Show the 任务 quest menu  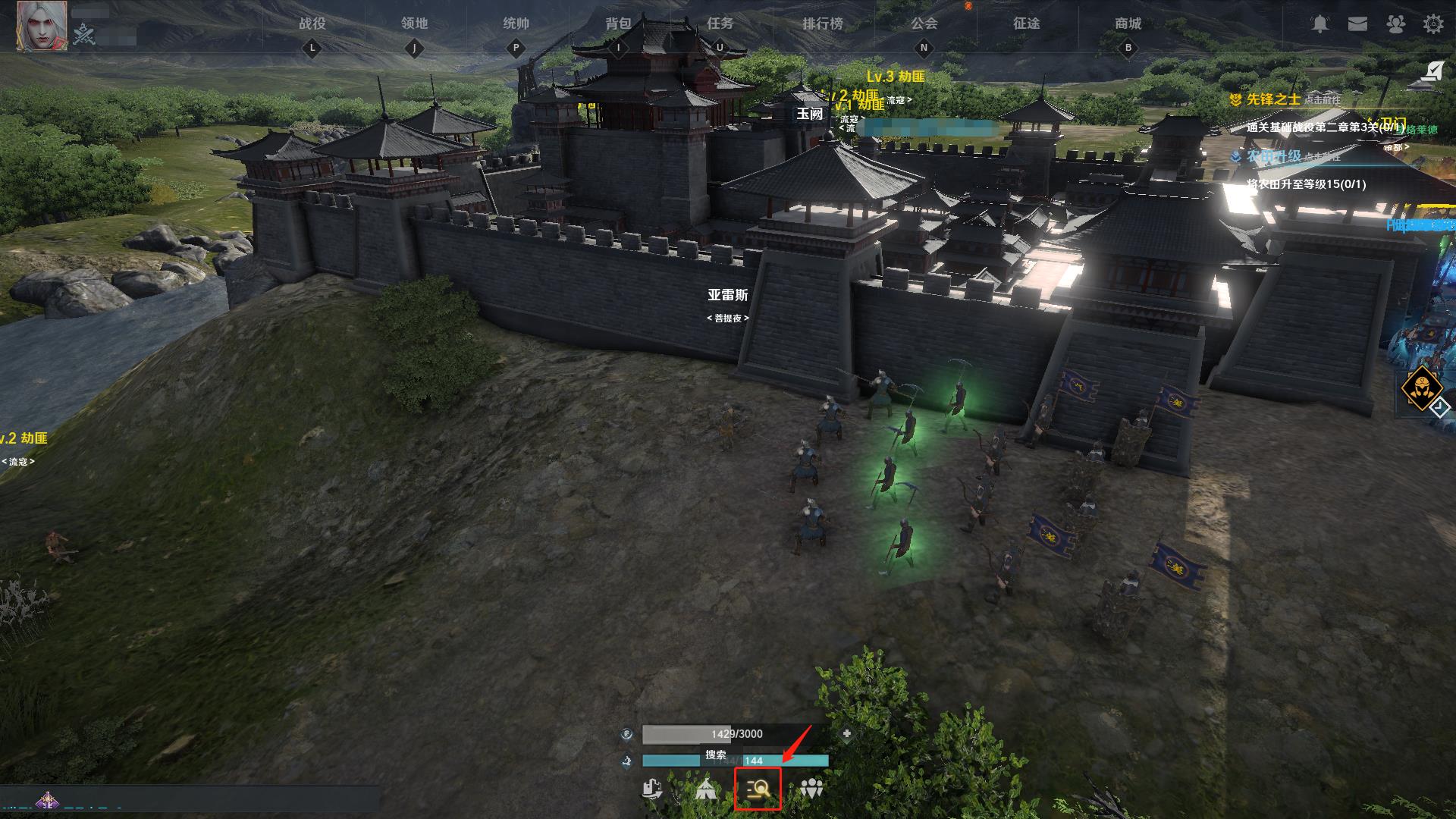[x=720, y=24]
